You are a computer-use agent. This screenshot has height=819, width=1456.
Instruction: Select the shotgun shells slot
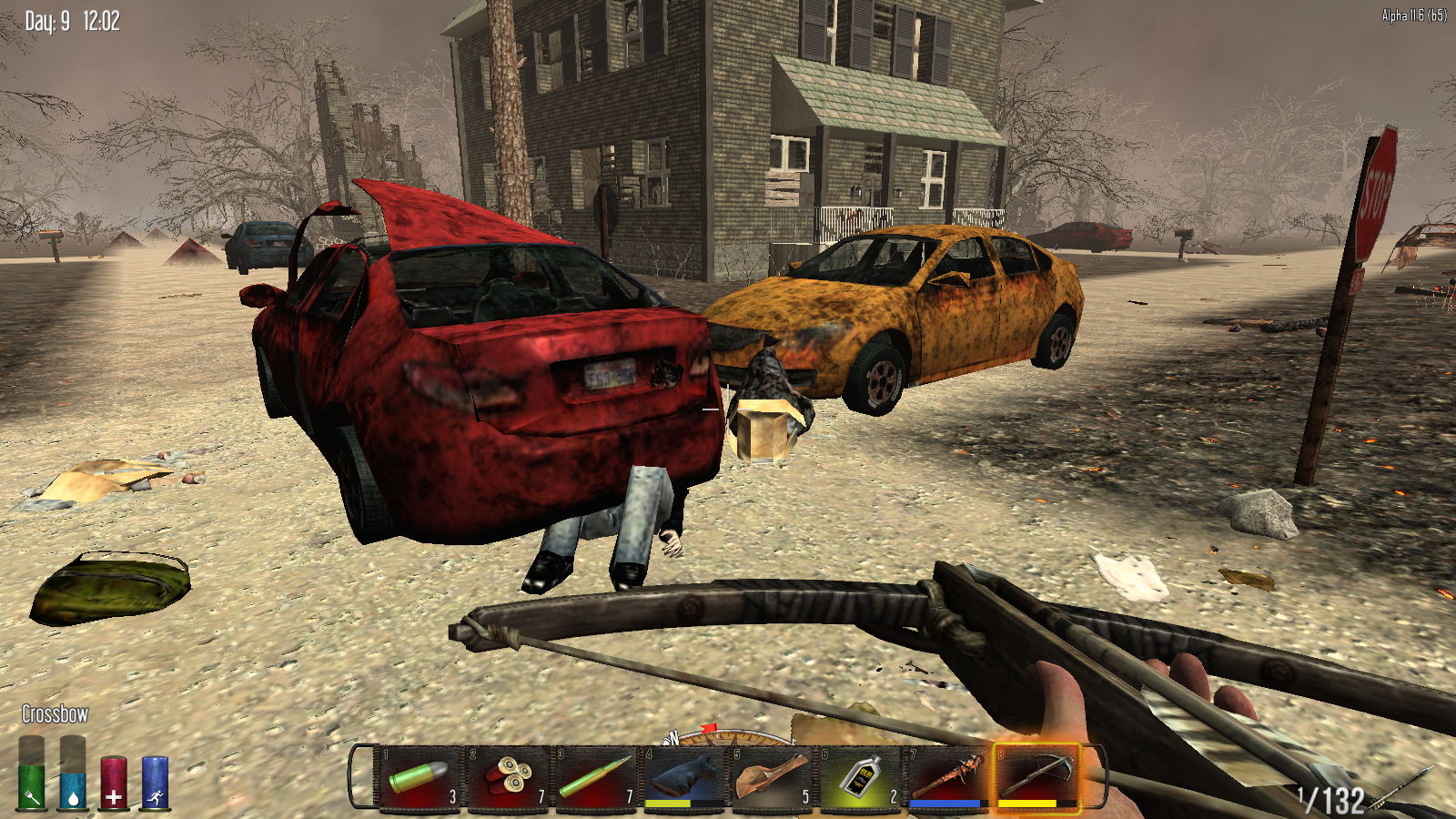[506, 778]
